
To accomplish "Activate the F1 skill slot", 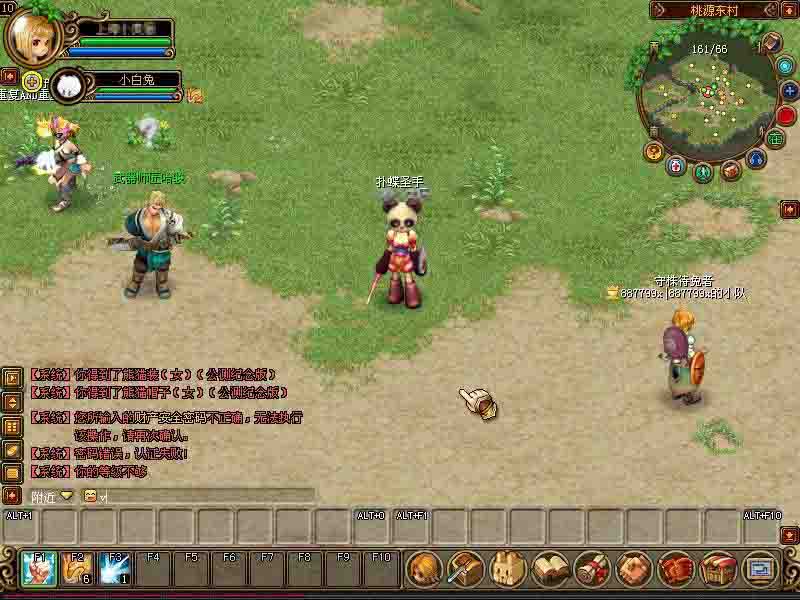I will [x=40, y=569].
